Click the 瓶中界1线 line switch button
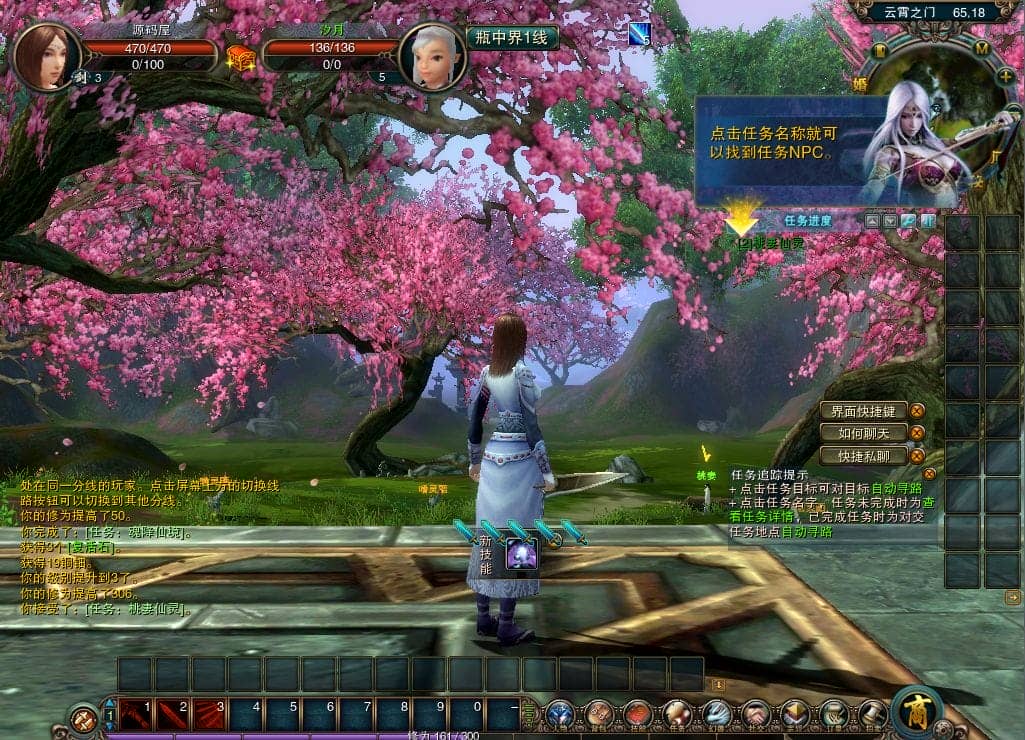The width and height of the screenshot is (1025, 740). 512,38
